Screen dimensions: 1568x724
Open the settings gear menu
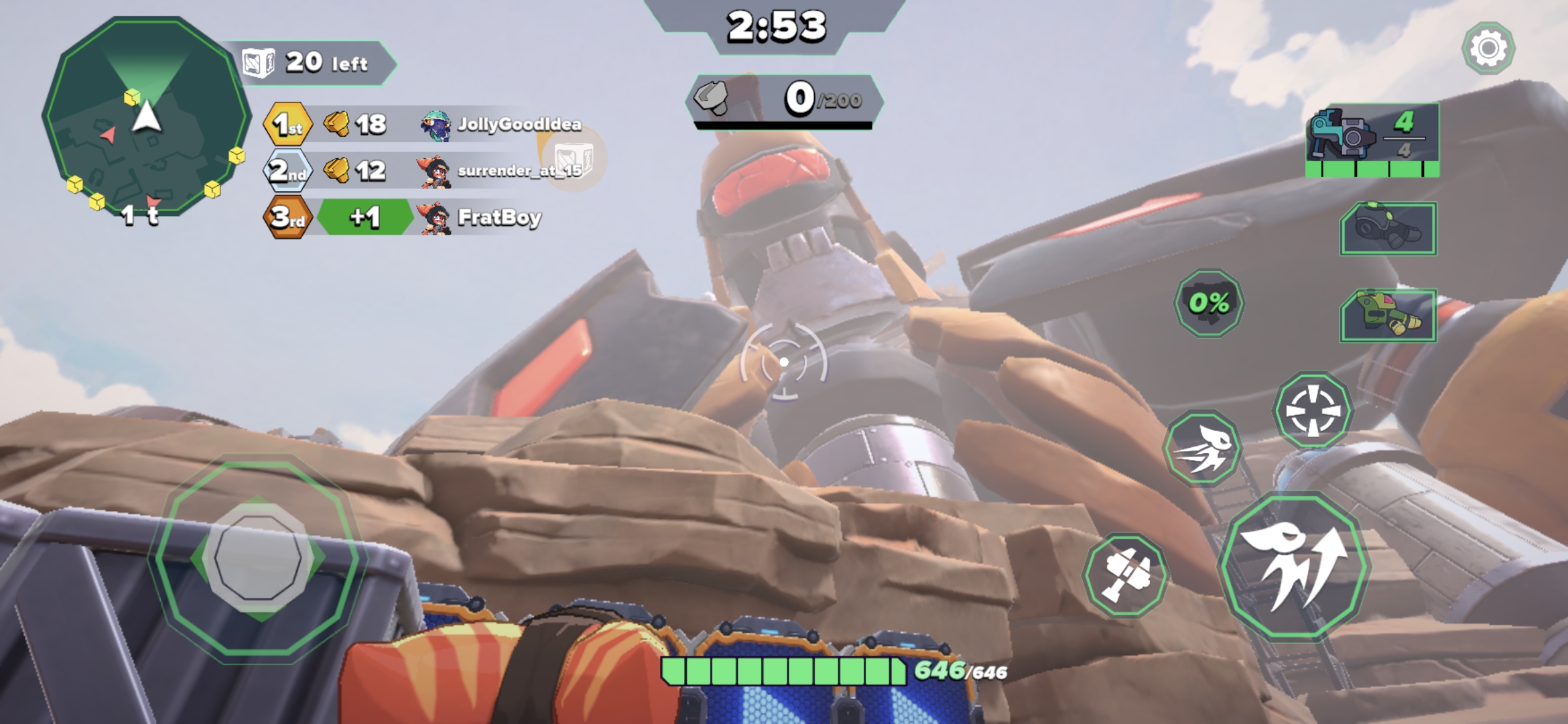point(1488,48)
